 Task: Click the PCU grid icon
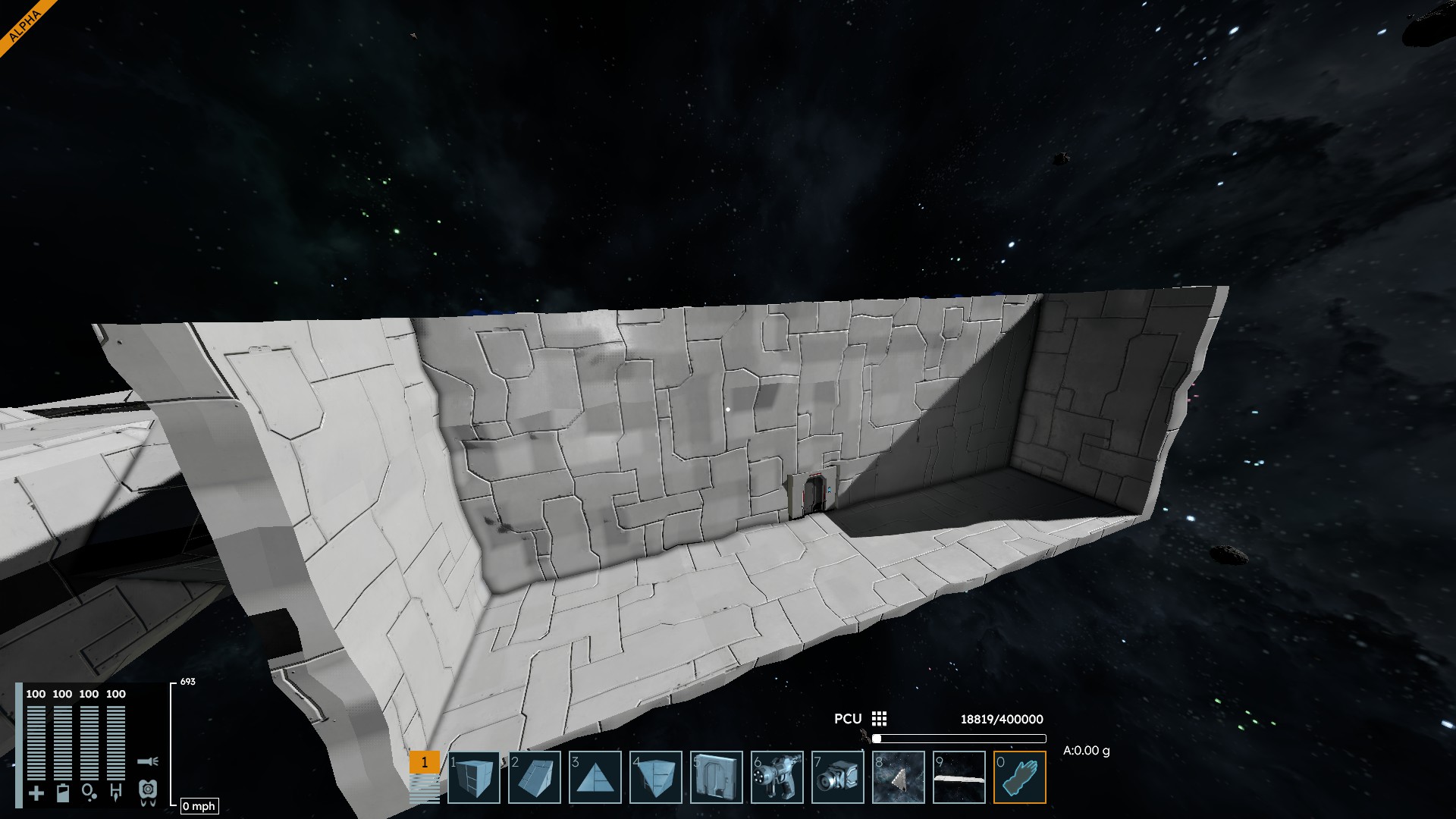pyautogui.click(x=879, y=719)
